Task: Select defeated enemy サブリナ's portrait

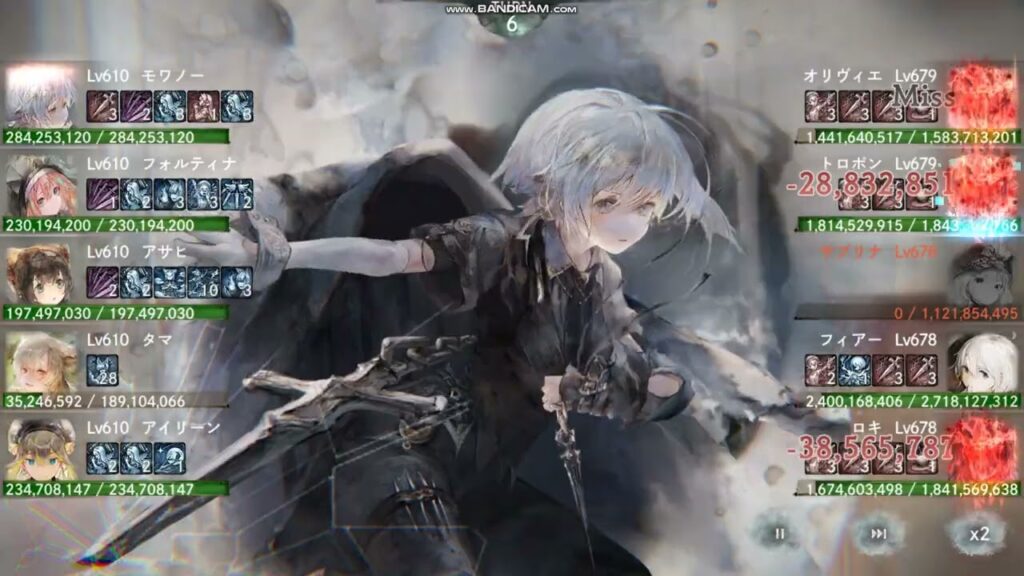Action: 981,274
